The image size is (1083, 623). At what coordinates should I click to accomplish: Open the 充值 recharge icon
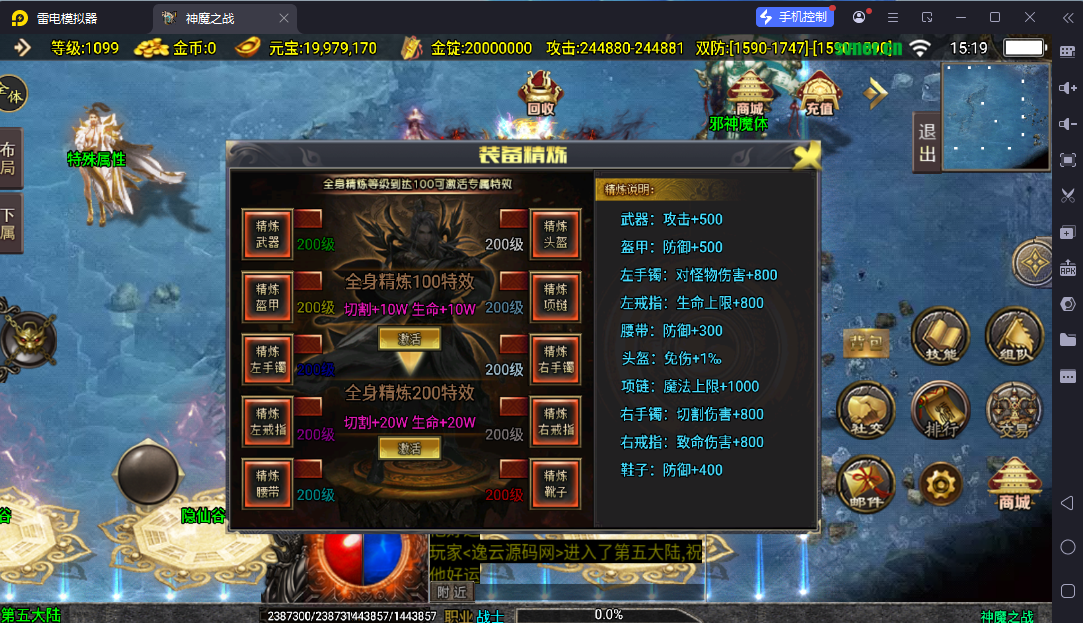coord(819,94)
